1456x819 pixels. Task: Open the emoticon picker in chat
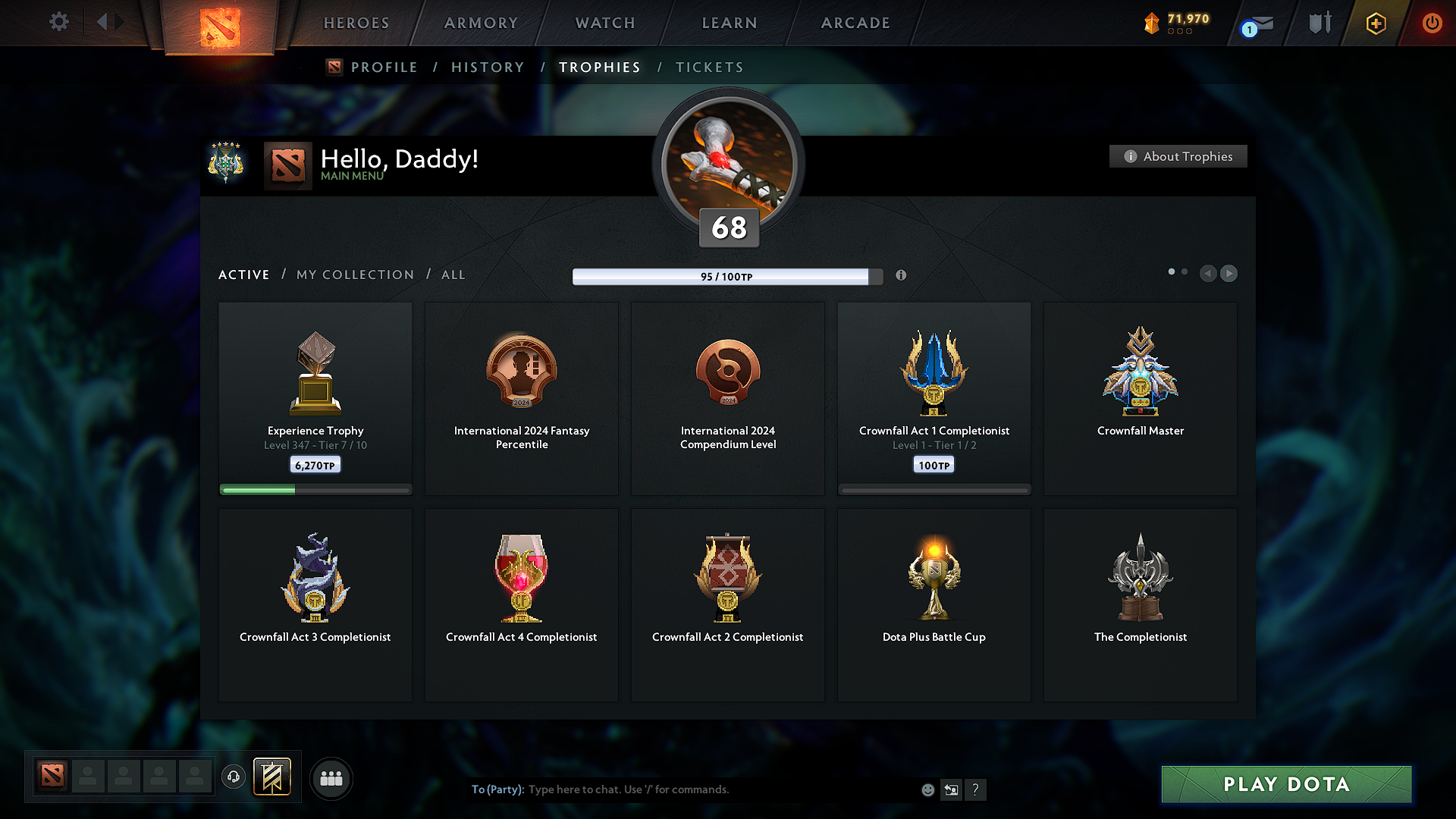tap(927, 789)
